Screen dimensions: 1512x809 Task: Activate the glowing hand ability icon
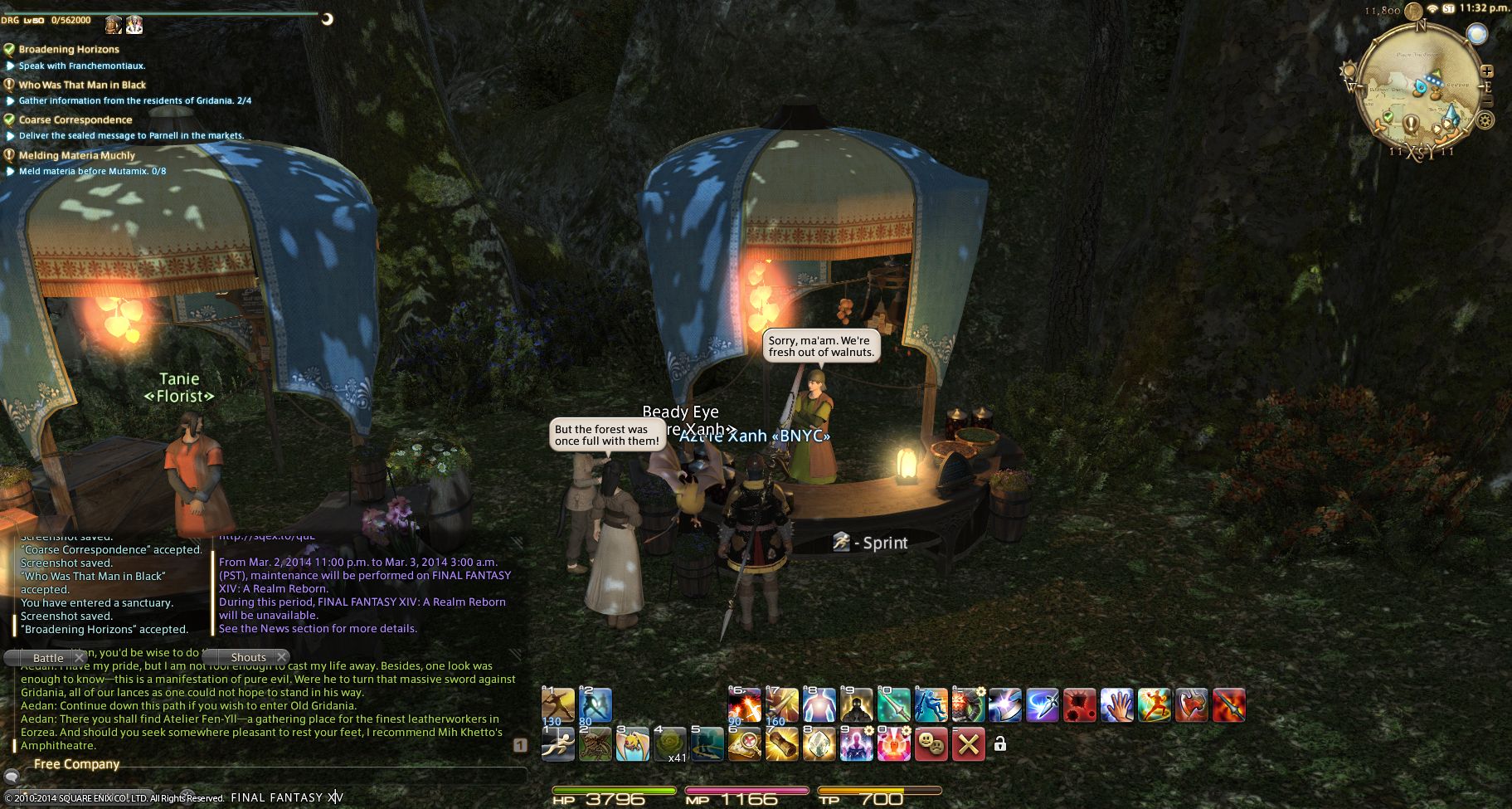pos(1116,705)
